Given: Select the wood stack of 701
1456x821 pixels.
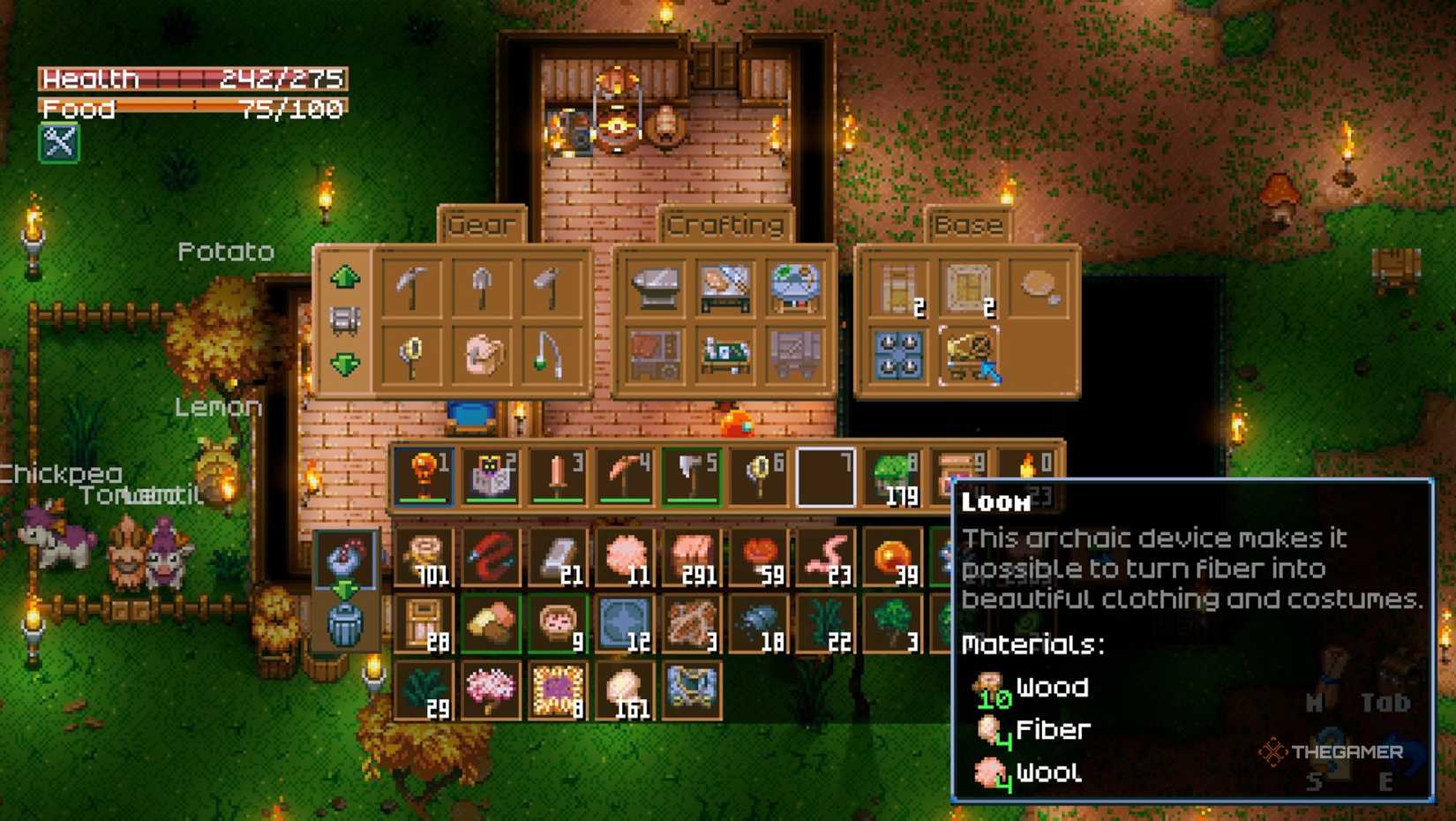Looking at the screenshot, I should (x=424, y=558).
